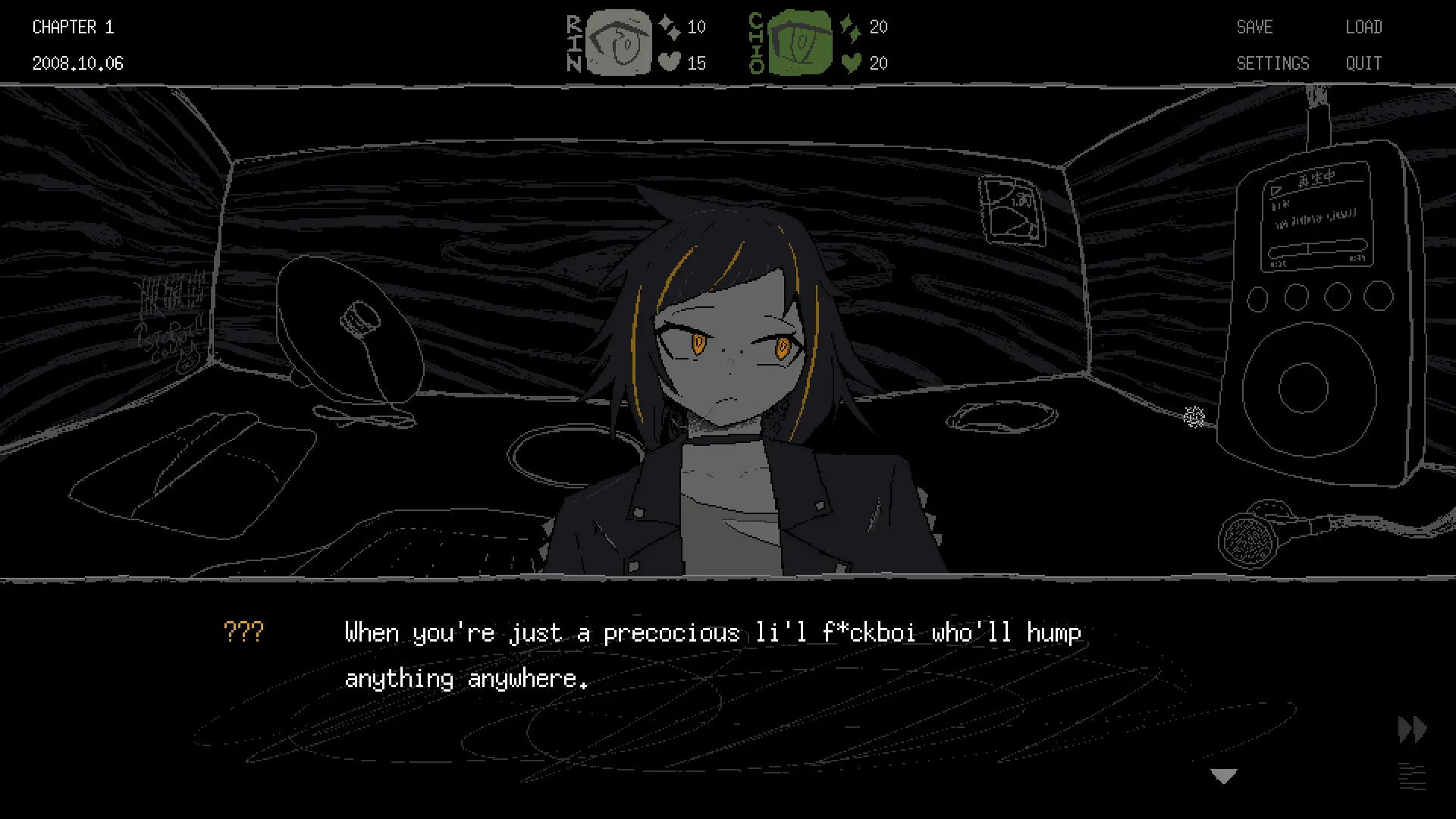Quit the game via QUIT
This screenshot has height=819, width=1456.
[1363, 64]
